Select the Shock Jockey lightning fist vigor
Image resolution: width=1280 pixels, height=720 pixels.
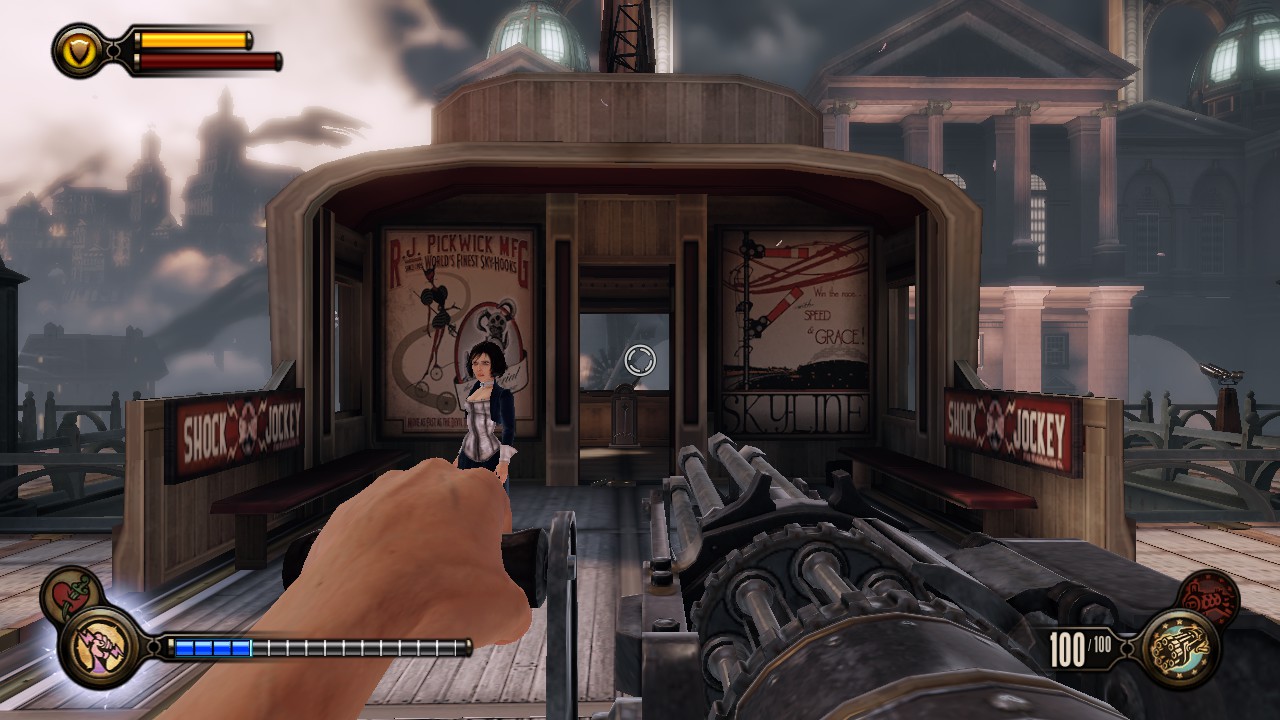pyautogui.click(x=100, y=647)
